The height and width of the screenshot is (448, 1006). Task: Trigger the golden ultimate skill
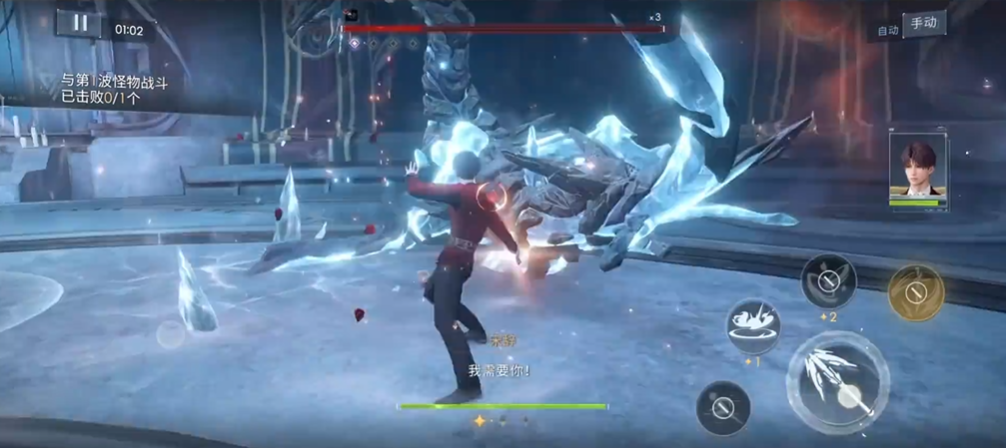point(916,293)
